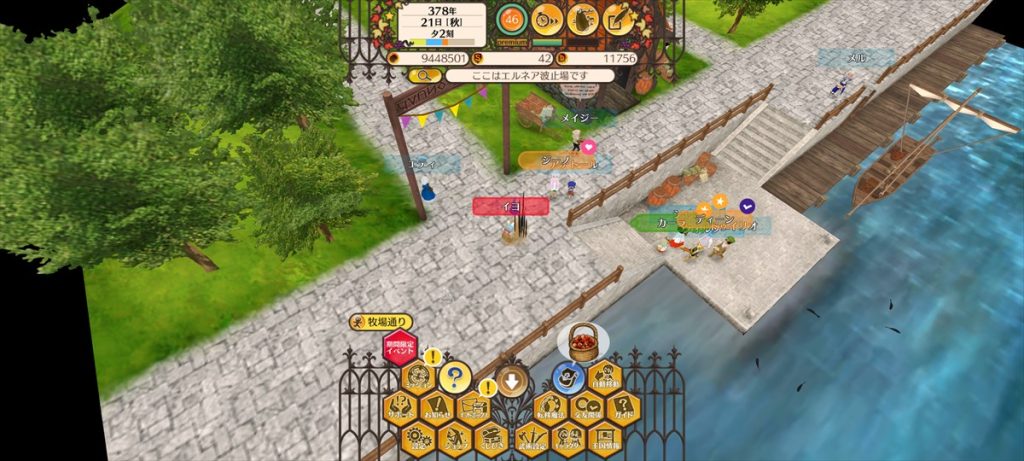
Task: Open the red limited-time event hexagon
Action: [400, 349]
